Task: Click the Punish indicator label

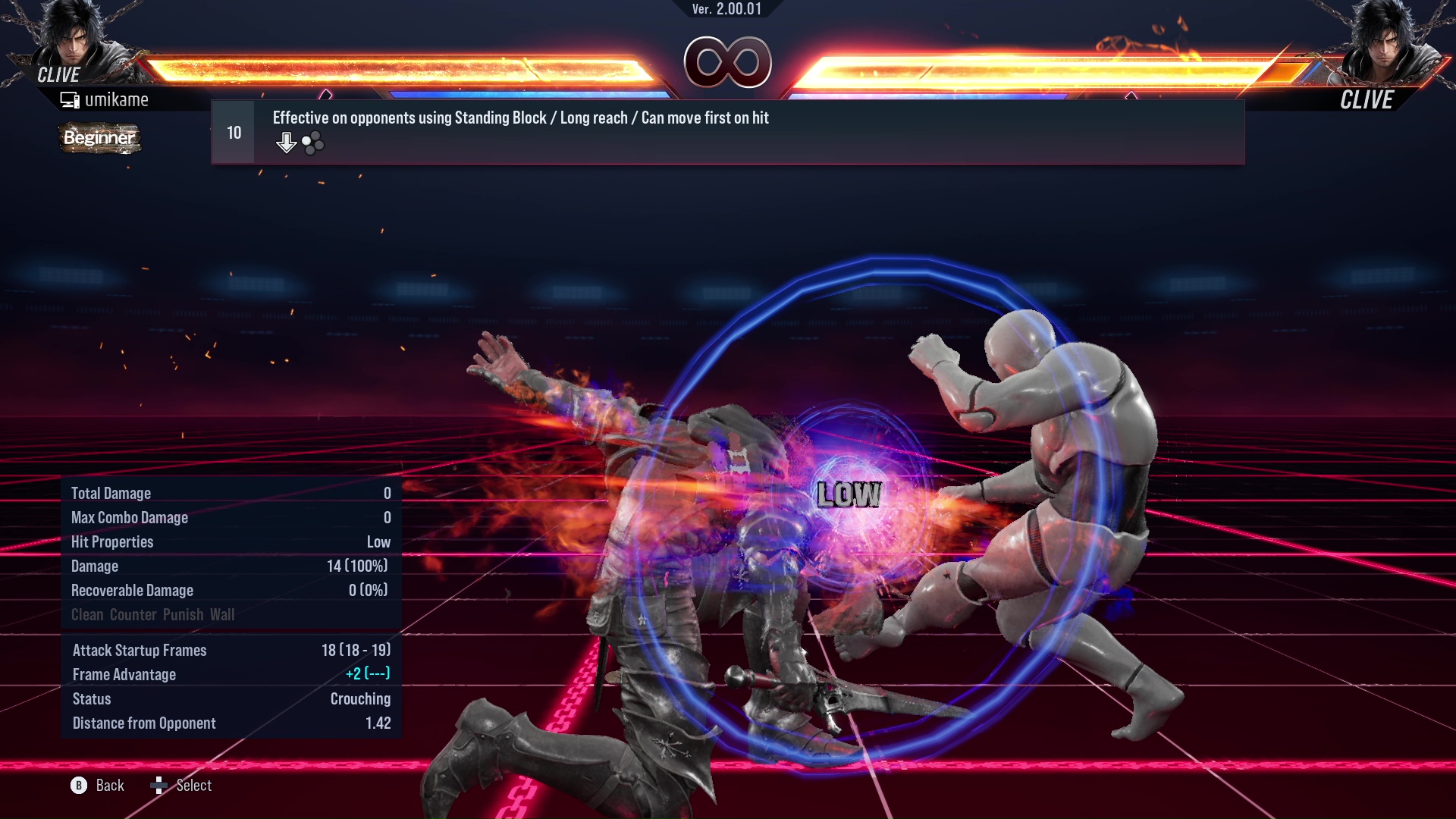Action: coord(182,615)
